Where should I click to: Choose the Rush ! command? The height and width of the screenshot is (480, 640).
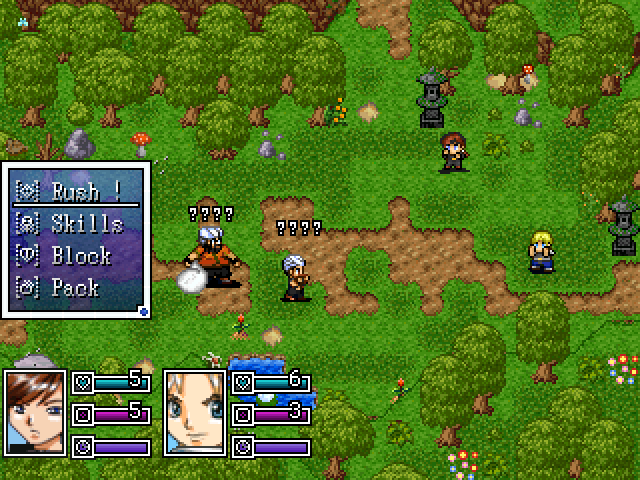tap(74, 192)
